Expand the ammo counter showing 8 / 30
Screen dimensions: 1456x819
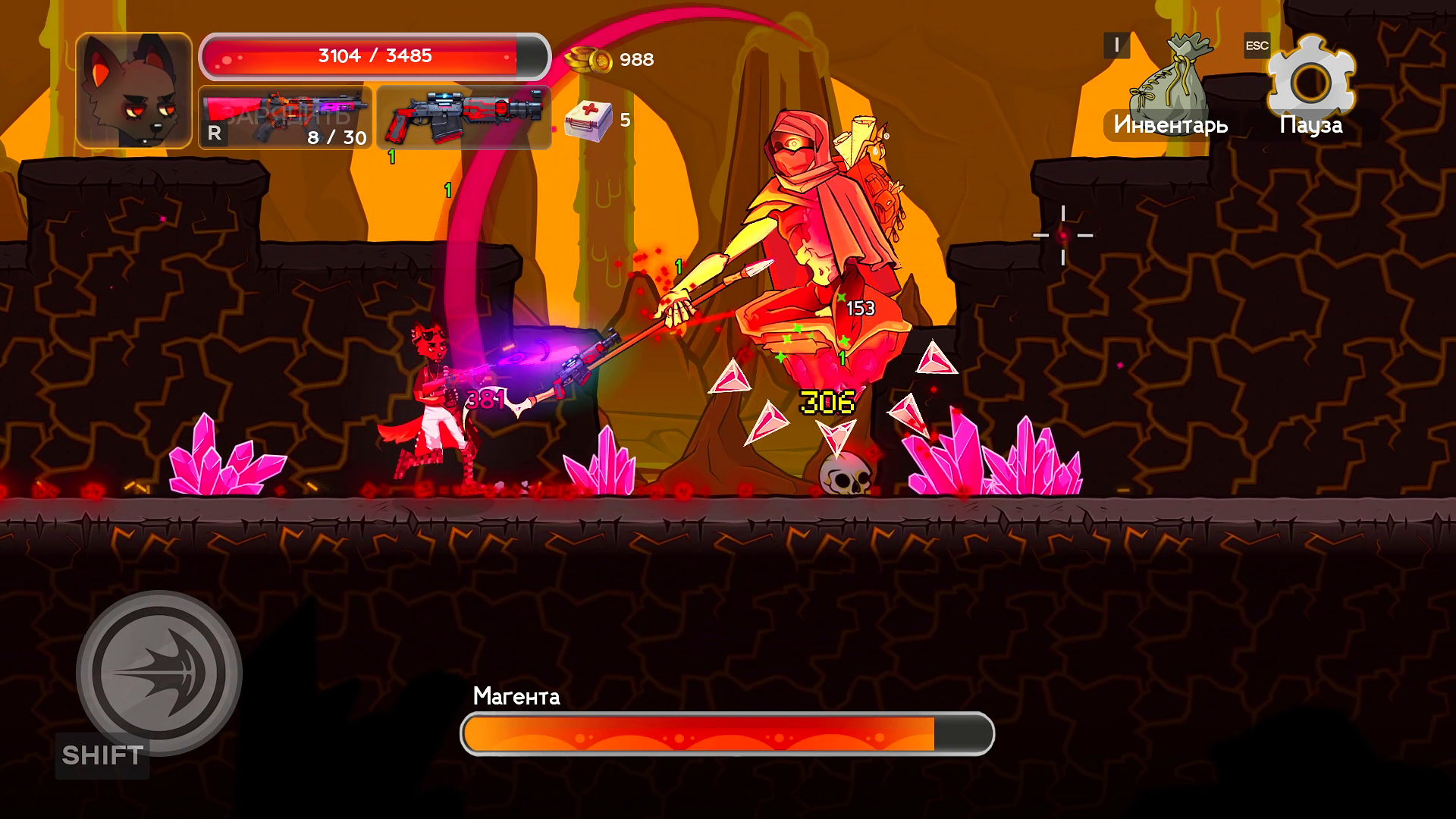pos(335,138)
